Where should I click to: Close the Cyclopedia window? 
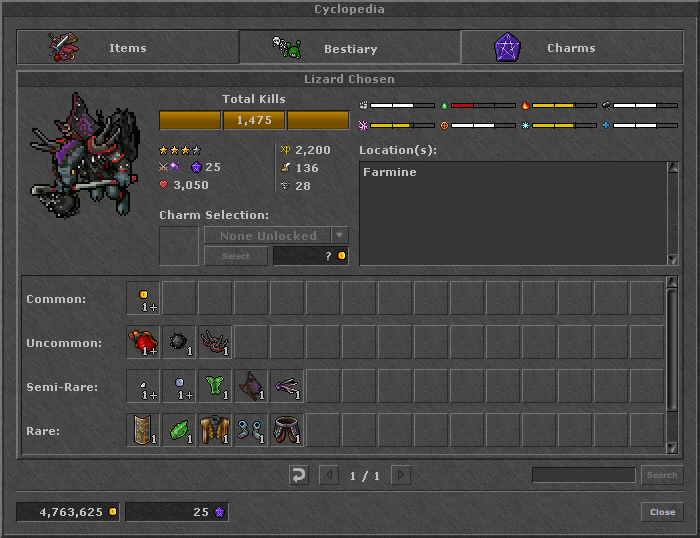click(x=662, y=512)
